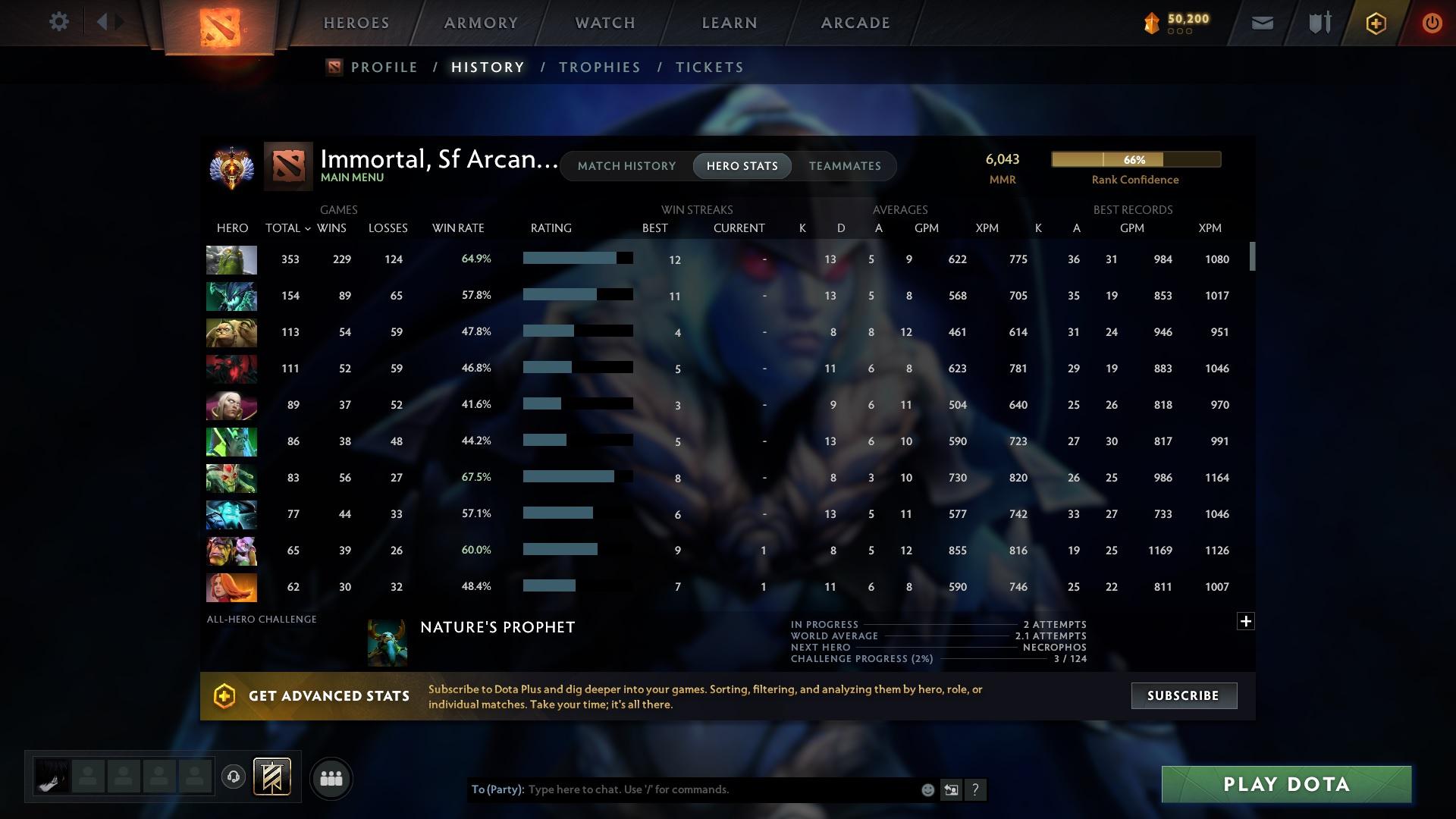This screenshot has height=819, width=1456.
Task: Keep HERO STATS view selected
Action: tap(742, 165)
